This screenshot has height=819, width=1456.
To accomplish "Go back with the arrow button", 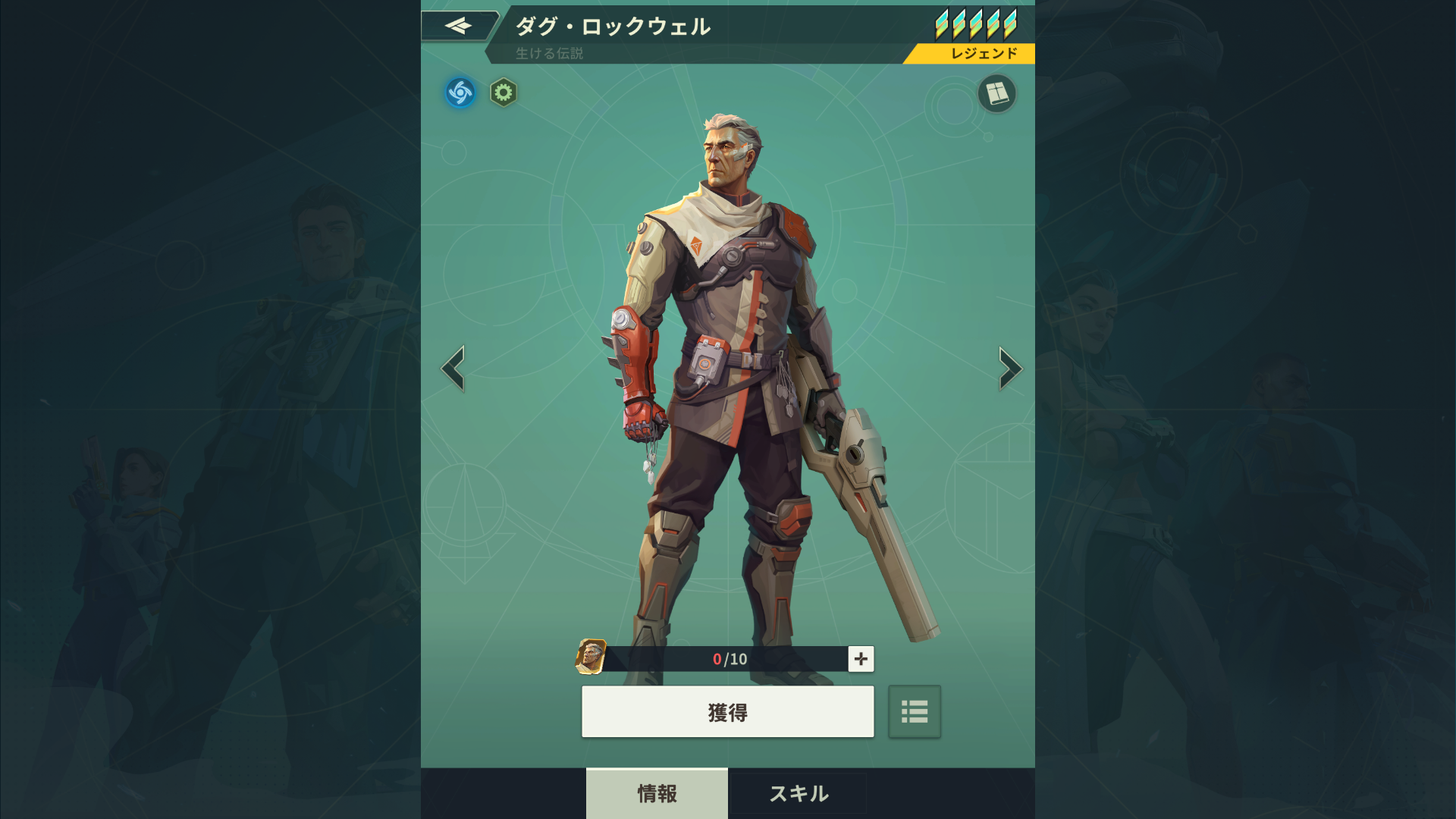I will pyautogui.click(x=458, y=27).
